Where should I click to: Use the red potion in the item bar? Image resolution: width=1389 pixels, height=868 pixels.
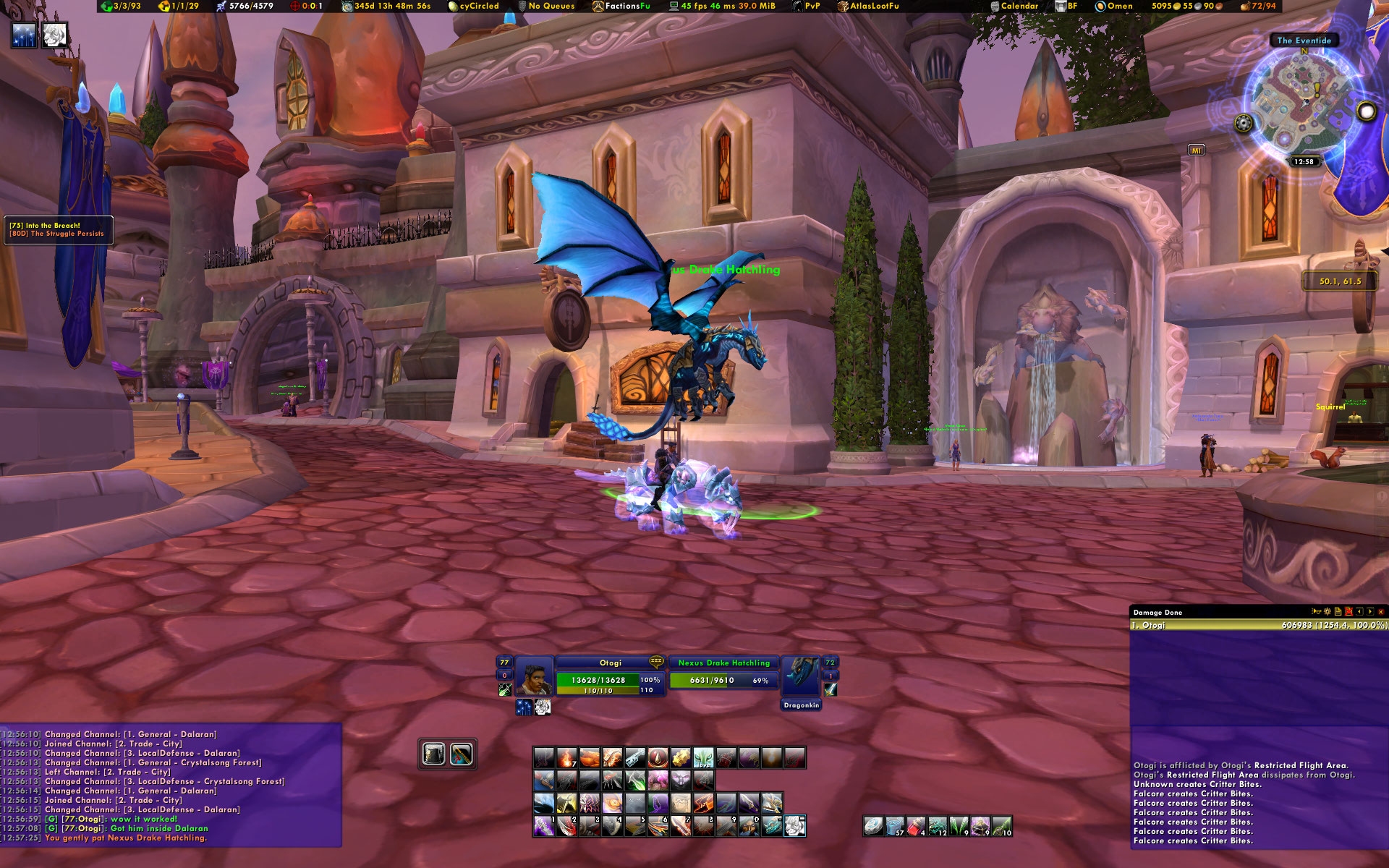coord(917,826)
